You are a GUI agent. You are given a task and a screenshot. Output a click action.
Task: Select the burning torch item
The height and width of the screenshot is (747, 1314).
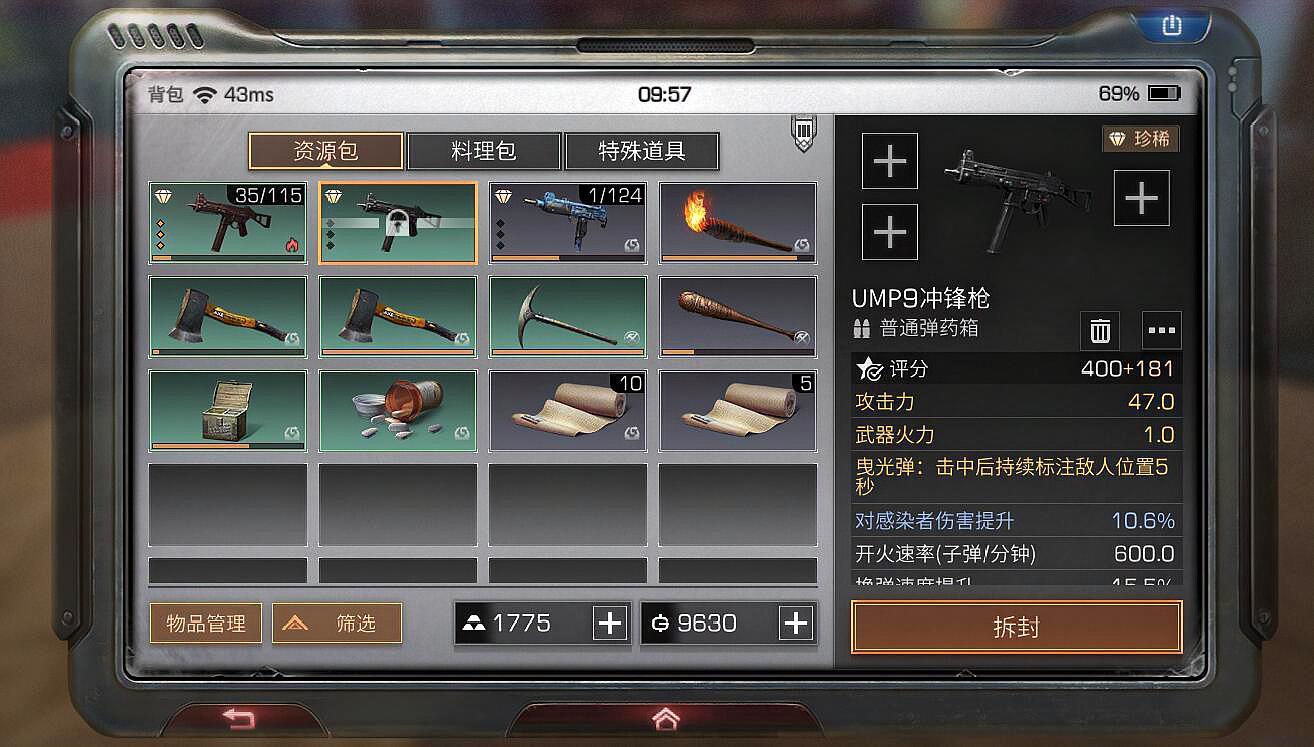pyautogui.click(x=737, y=222)
